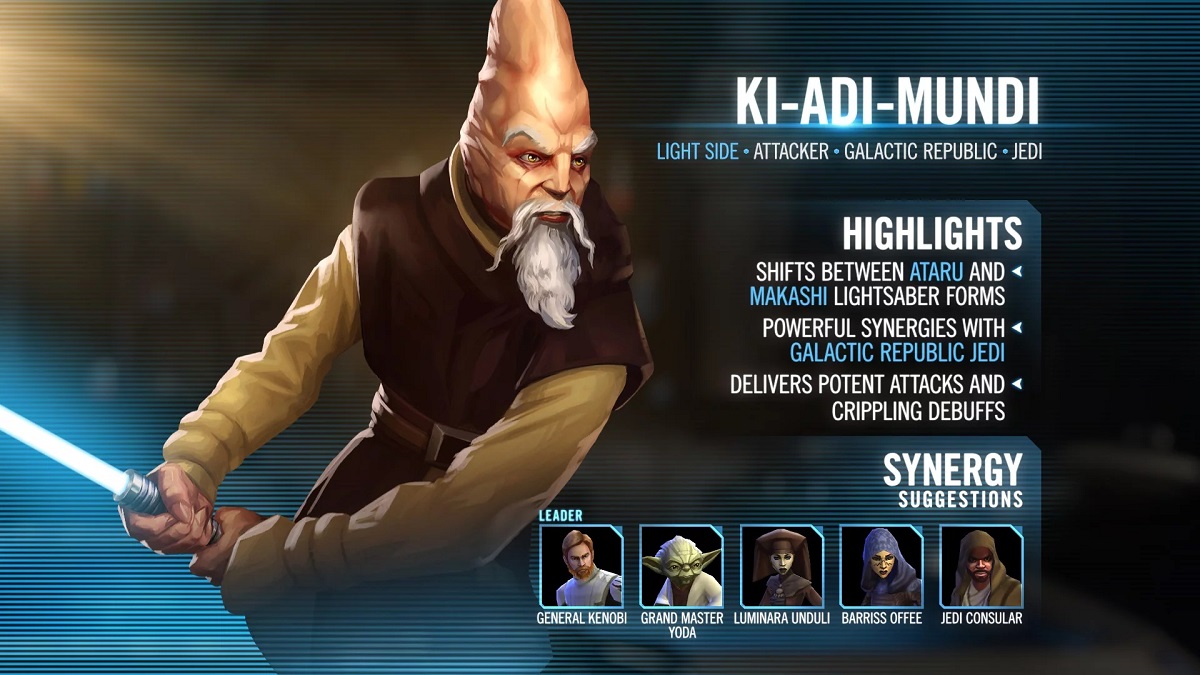The image size is (1200, 675).
Task: Select the Barriss Offee portrait
Action: click(x=881, y=566)
